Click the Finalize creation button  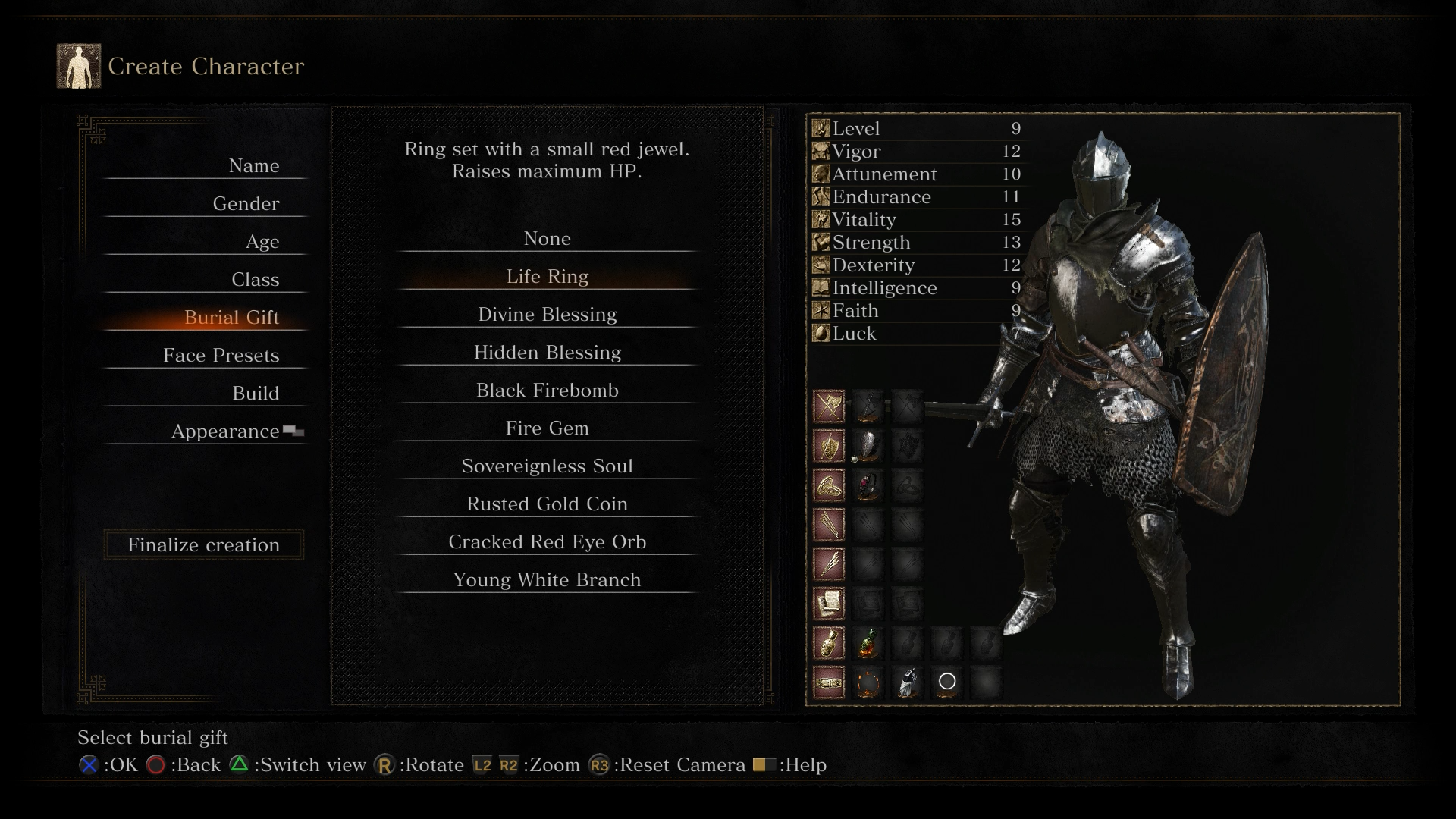203,545
